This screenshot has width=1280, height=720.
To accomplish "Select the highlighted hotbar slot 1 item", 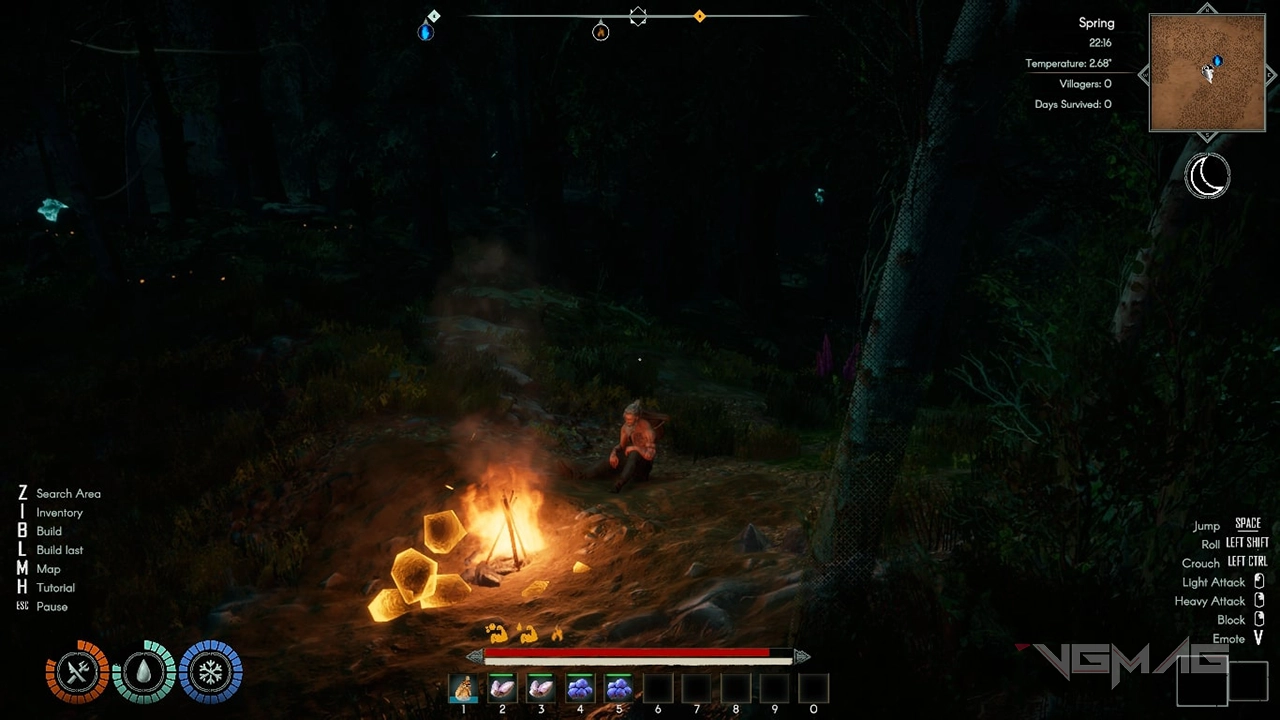I will (x=463, y=688).
